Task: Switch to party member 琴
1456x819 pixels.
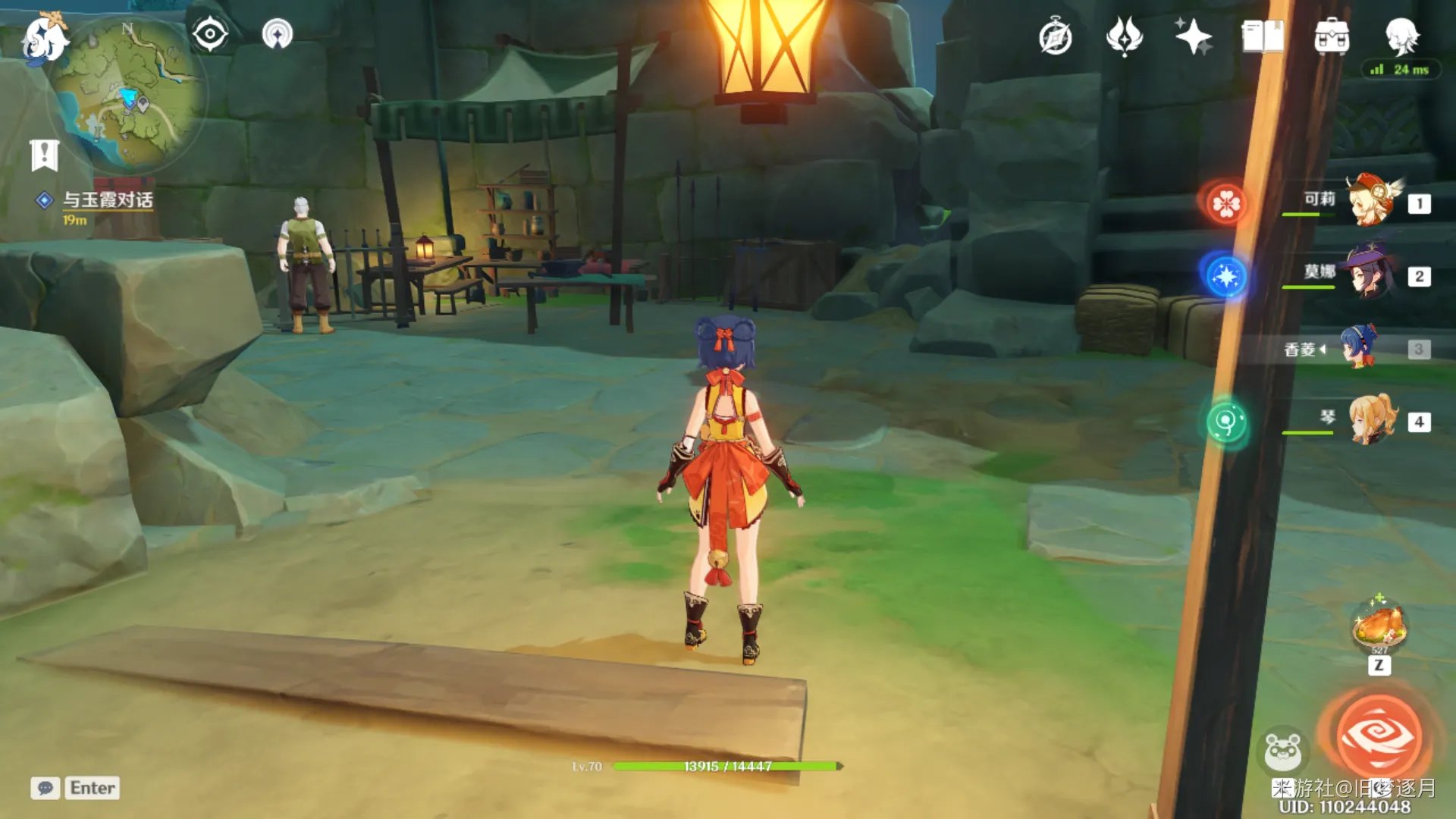Action: (1373, 420)
